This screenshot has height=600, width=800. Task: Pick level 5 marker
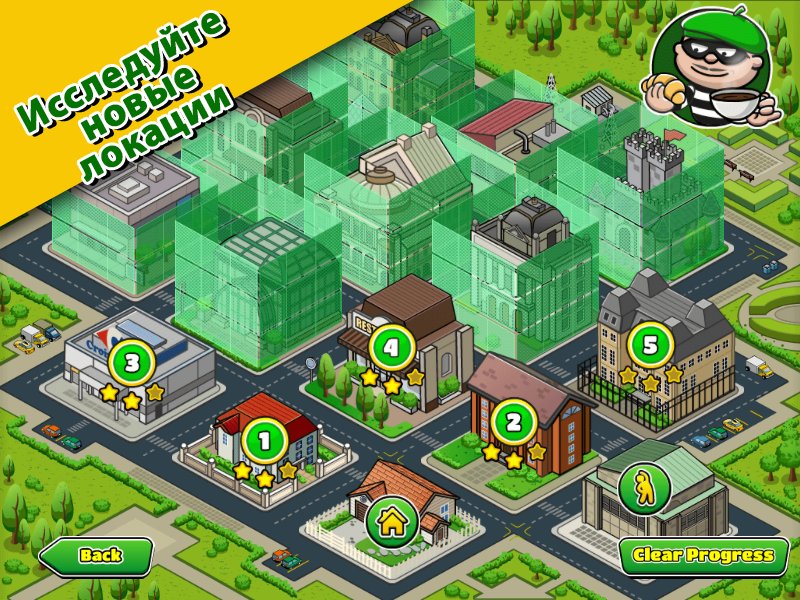pos(650,346)
